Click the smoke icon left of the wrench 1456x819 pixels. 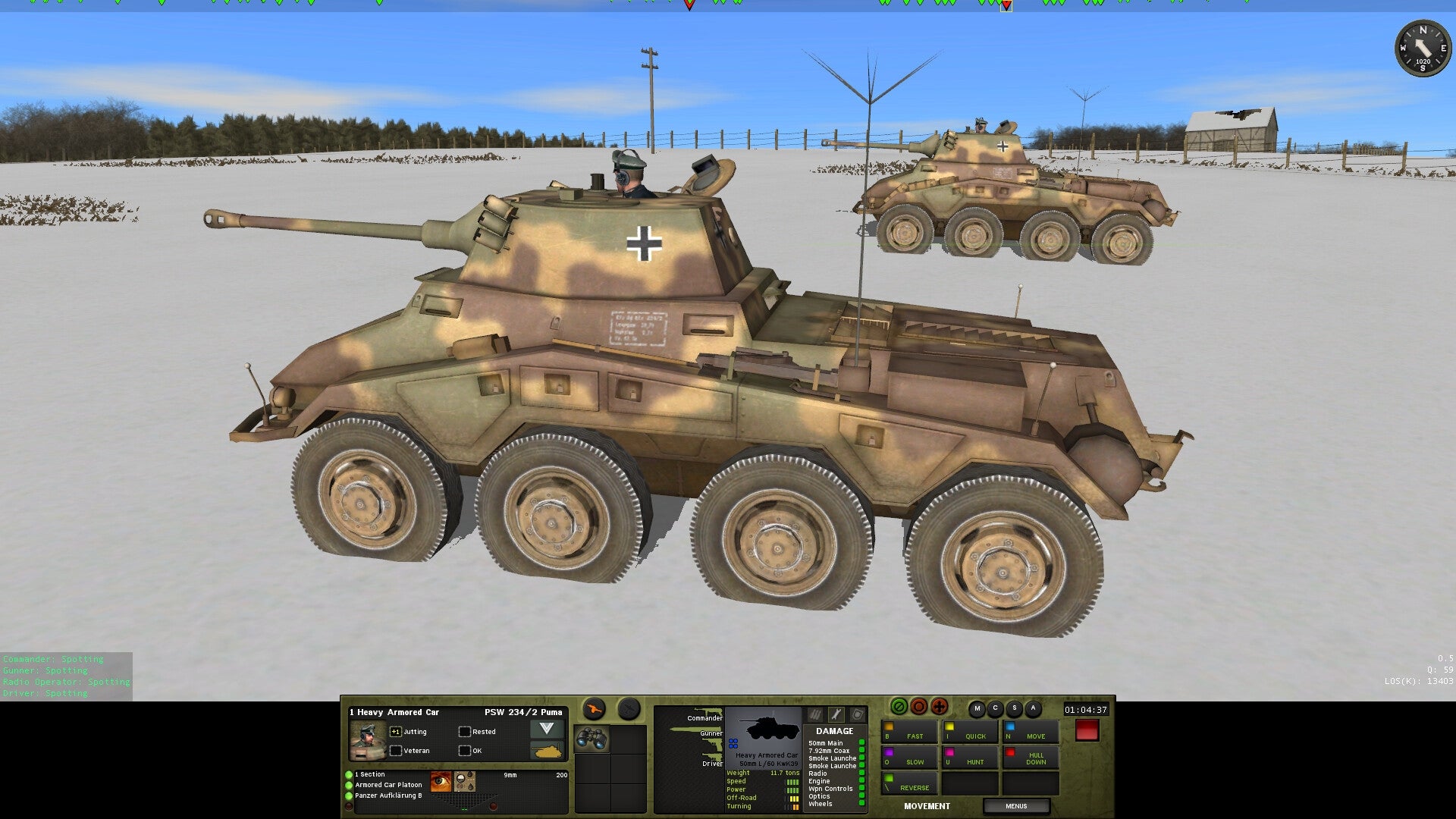[x=814, y=716]
